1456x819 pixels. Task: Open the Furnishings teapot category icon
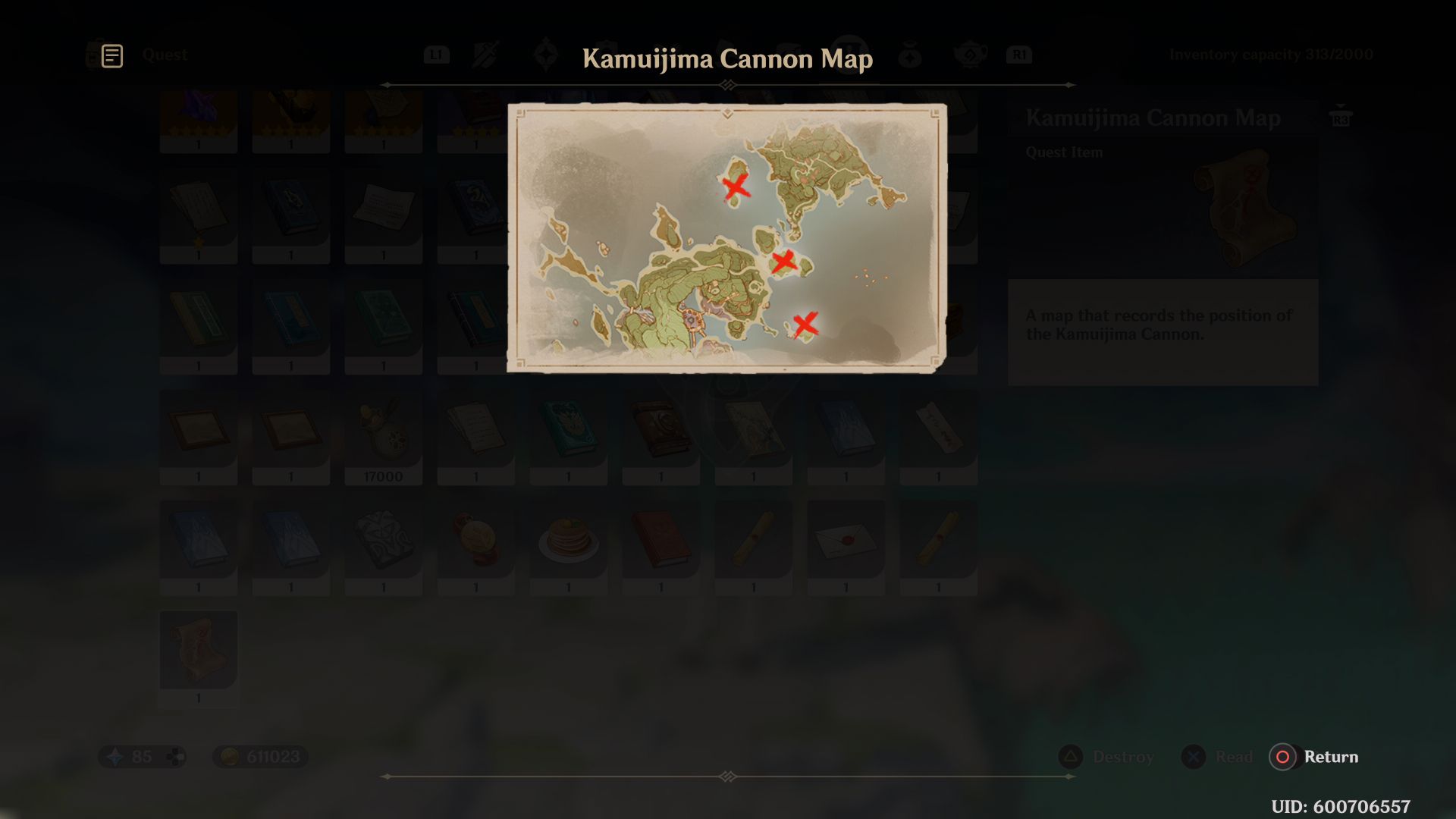click(x=971, y=53)
